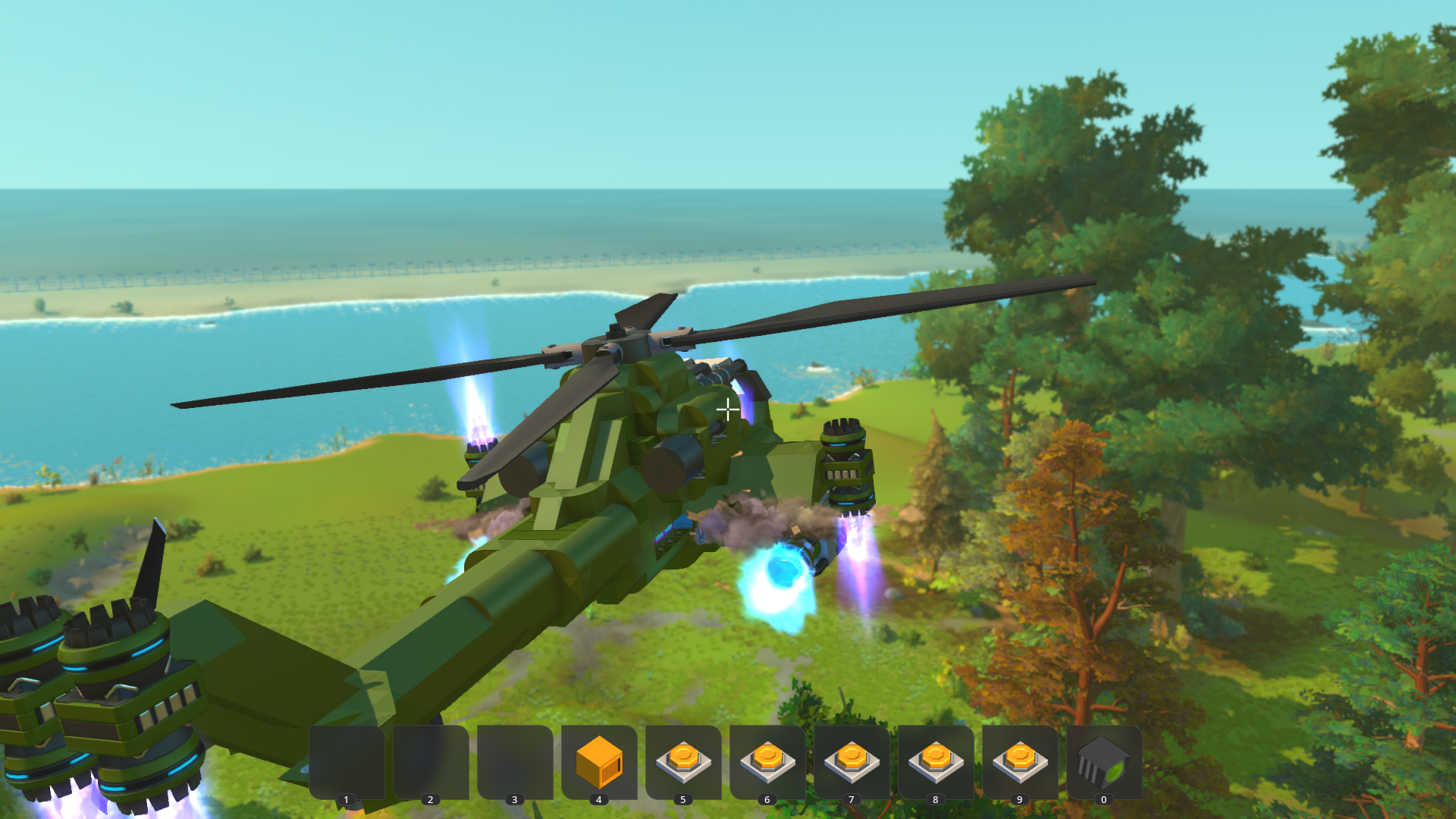The image size is (1456, 819).
Task: Equip the orange button item in slot 8
Action: [x=936, y=761]
